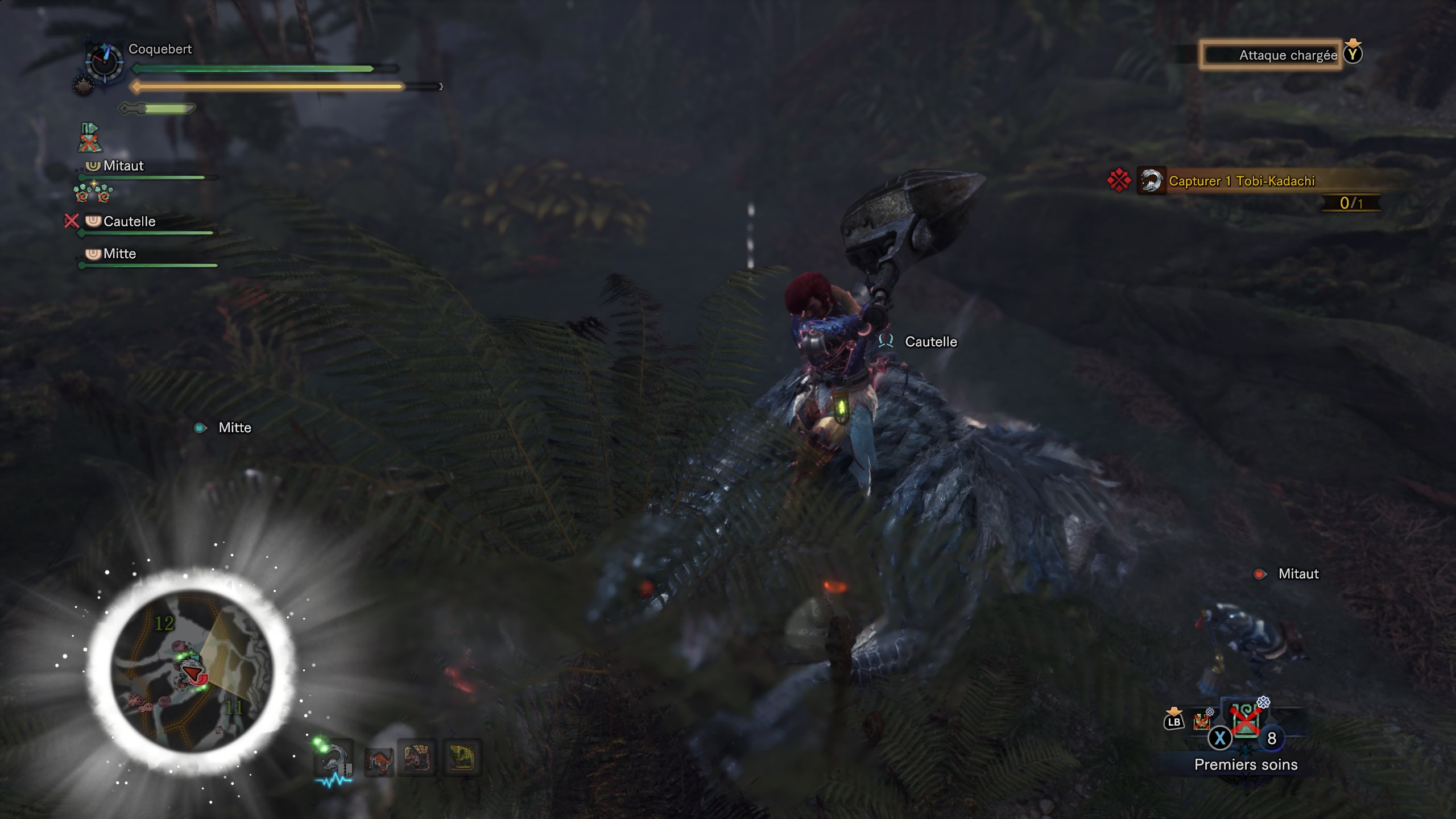Click the floating Cautelle name tag
The image size is (1456, 819).
[930, 342]
